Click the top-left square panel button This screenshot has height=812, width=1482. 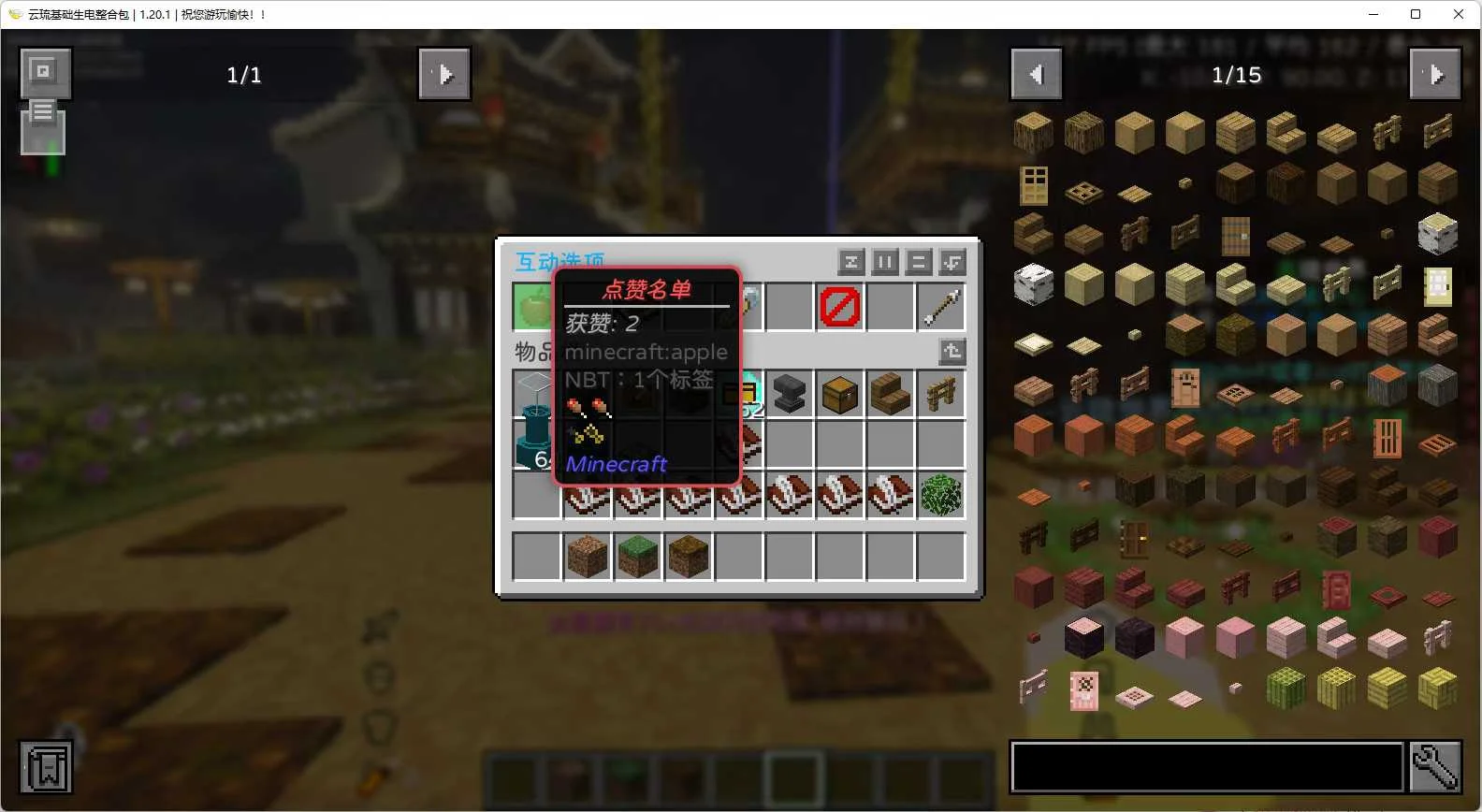(44, 71)
